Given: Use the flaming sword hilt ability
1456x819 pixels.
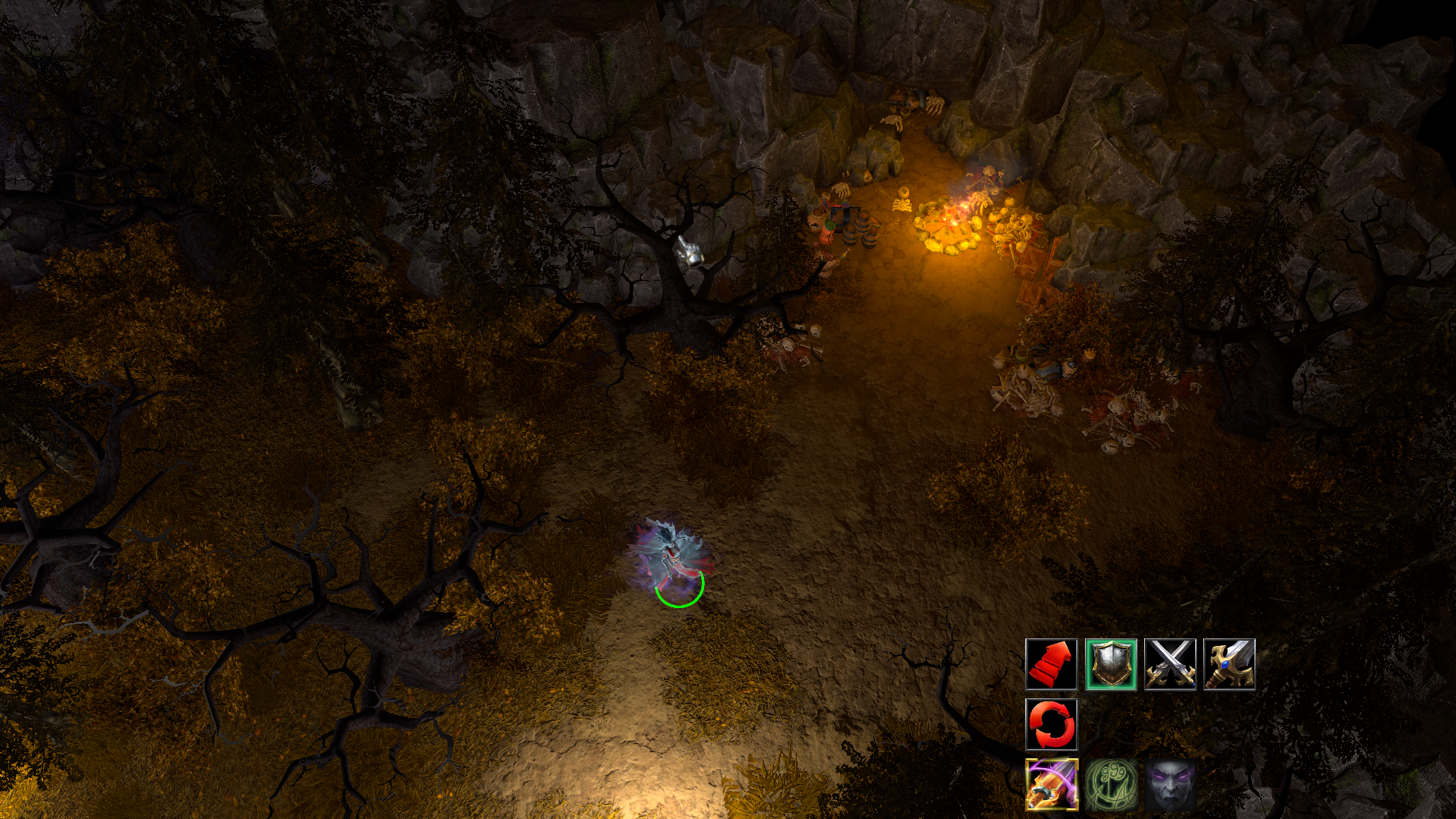Looking at the screenshot, I should click(x=1051, y=784).
